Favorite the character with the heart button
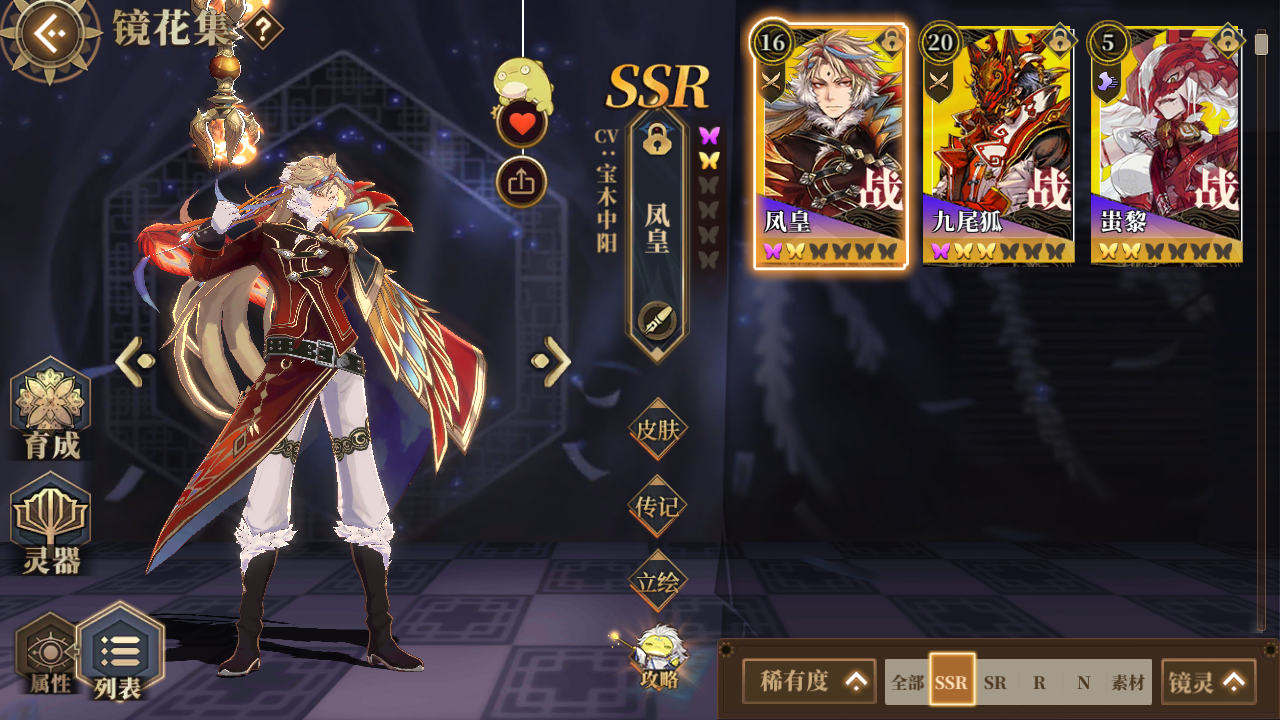This screenshot has width=1280, height=720. click(521, 125)
